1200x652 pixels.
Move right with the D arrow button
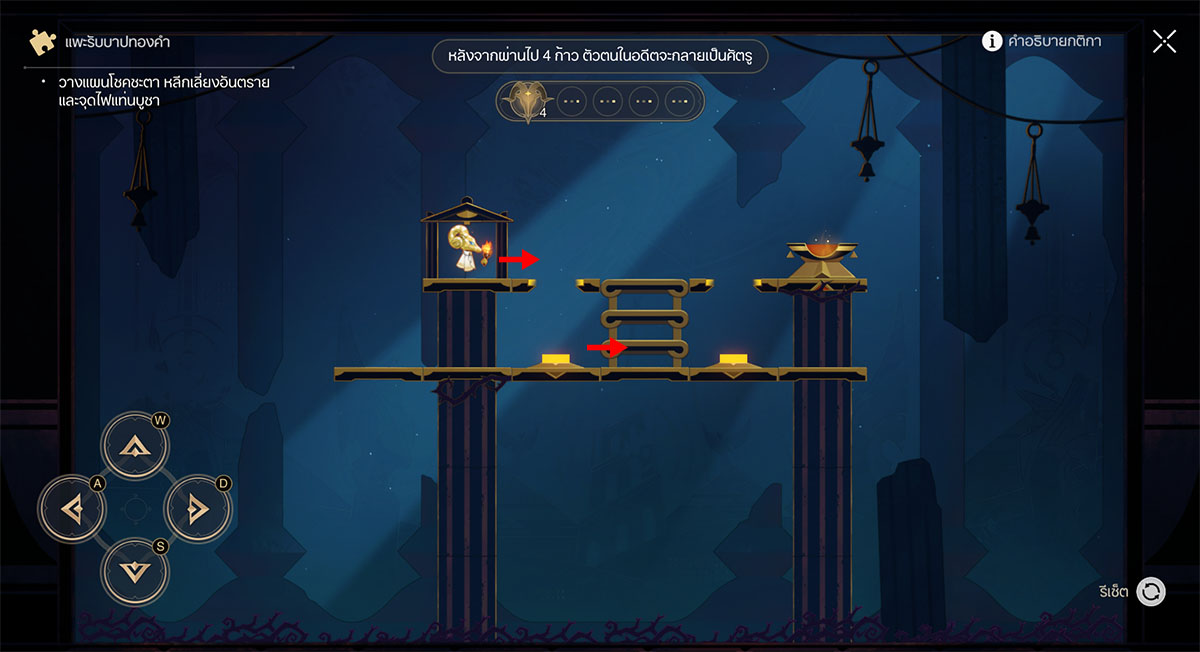click(x=197, y=510)
